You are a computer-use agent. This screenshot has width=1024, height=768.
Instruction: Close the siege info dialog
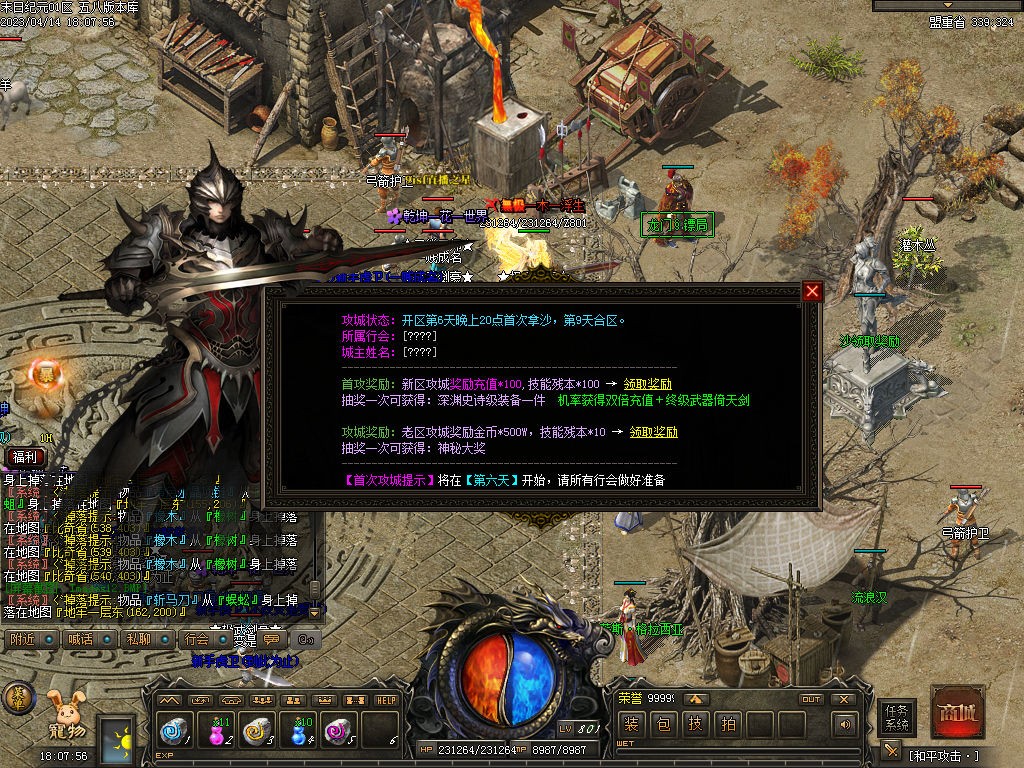[813, 291]
